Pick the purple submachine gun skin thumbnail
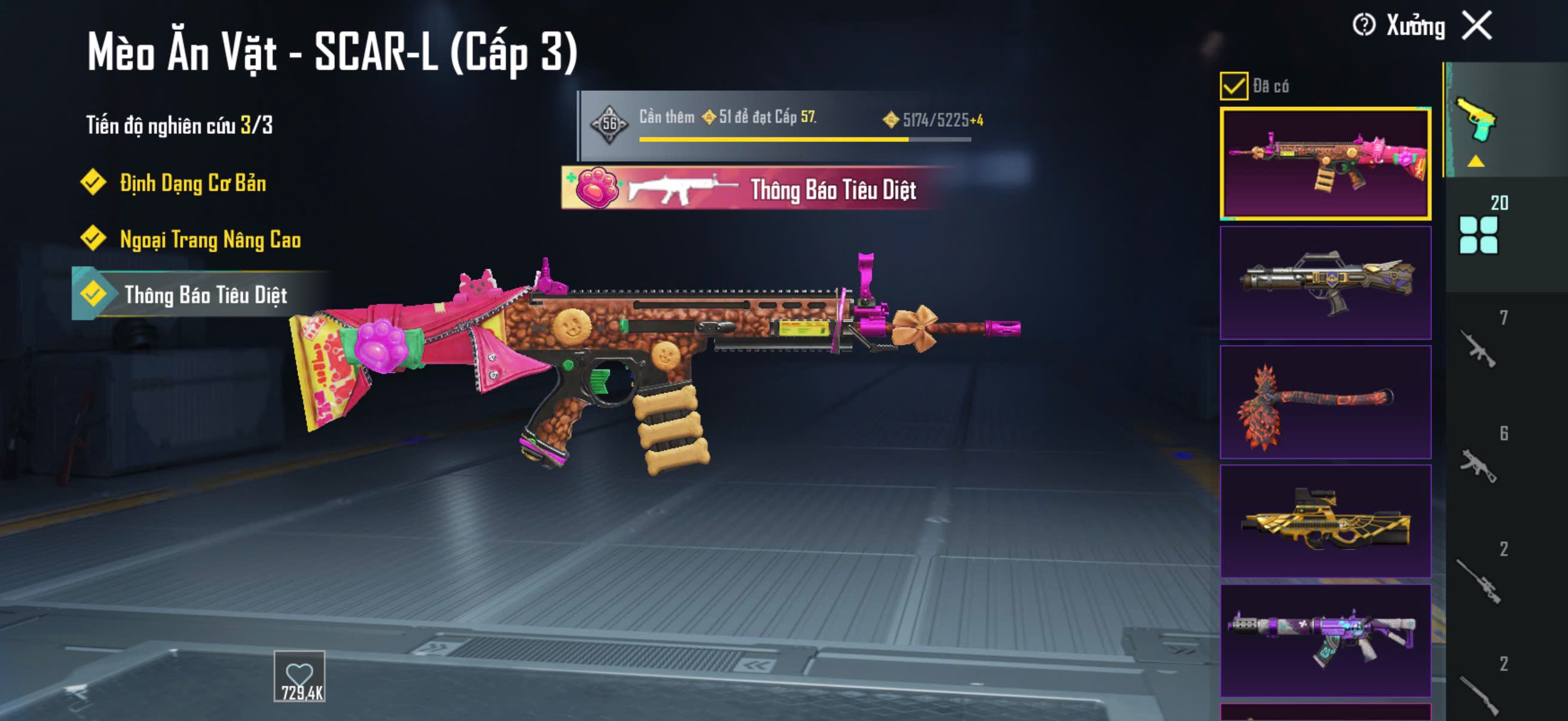The width and height of the screenshot is (1568, 721). (x=1325, y=641)
